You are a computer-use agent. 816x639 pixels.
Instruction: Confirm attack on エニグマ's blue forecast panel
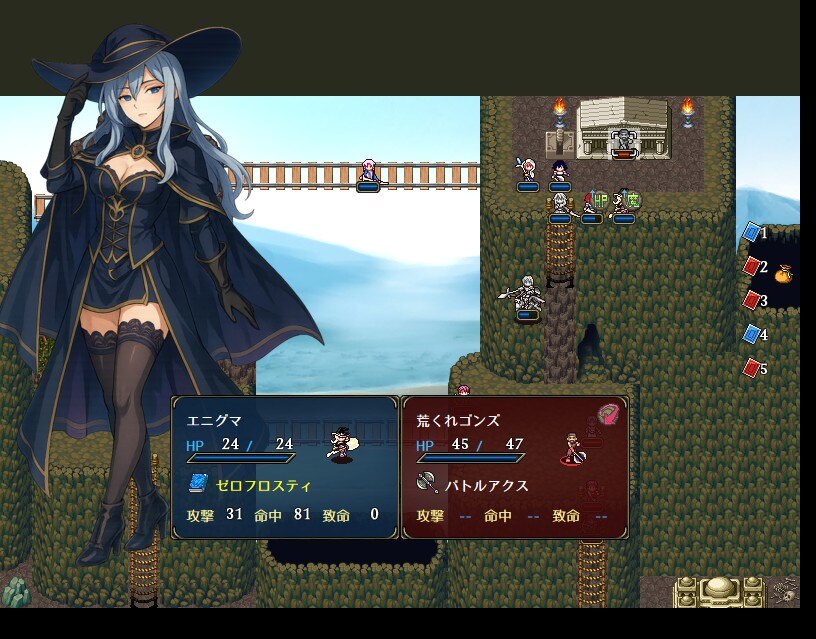pos(285,467)
